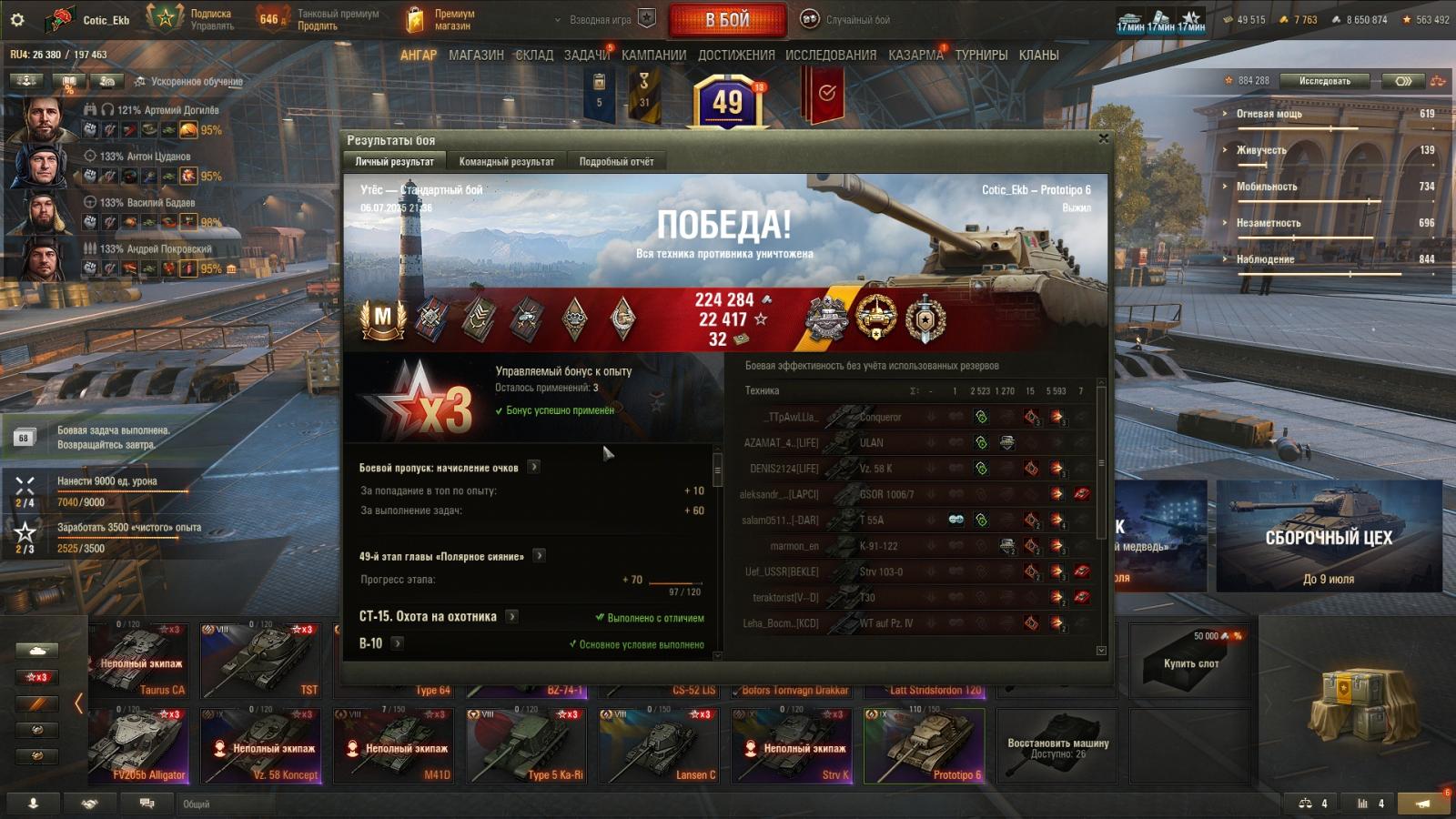1456x819 pixels.
Task: Switch to Командный результат tab
Action: [x=506, y=161]
